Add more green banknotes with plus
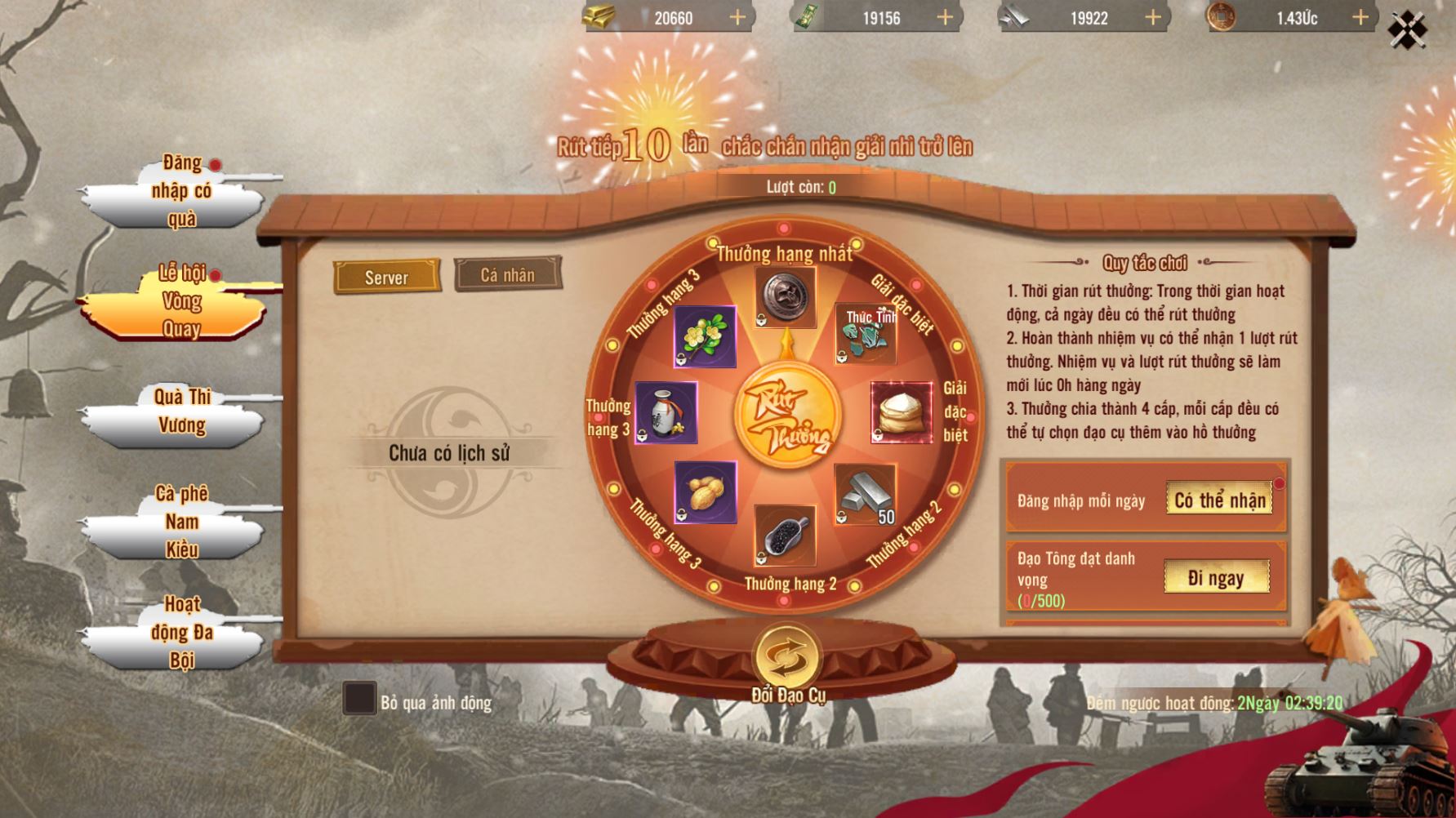 [945, 17]
